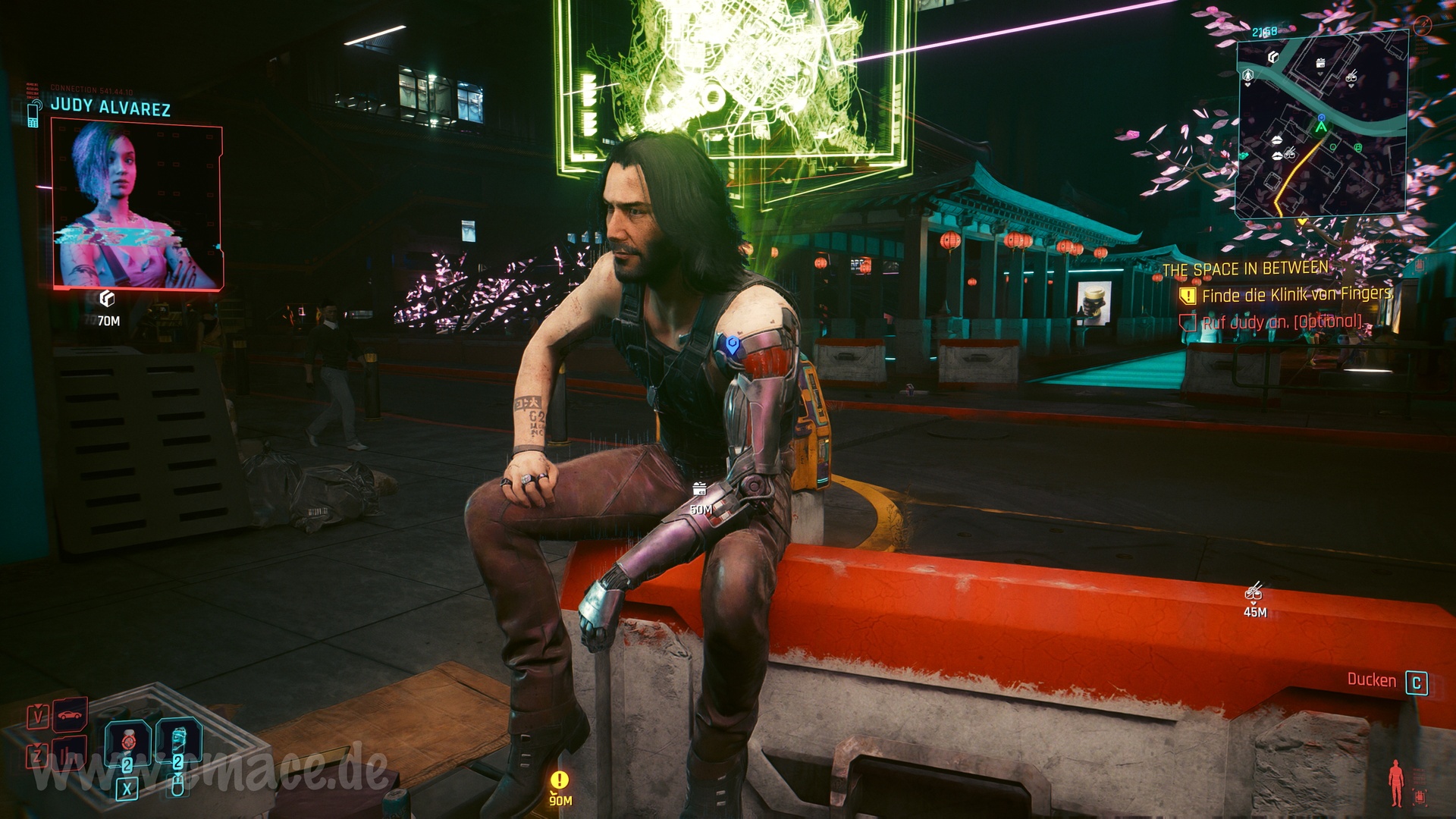Open the radio equalizer bars icon
Image resolution: width=1456 pixels, height=819 pixels.
[70, 754]
